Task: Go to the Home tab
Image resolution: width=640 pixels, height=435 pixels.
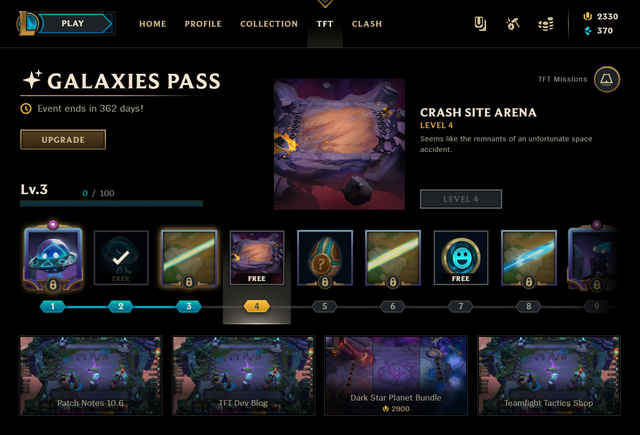Action: tap(152, 24)
